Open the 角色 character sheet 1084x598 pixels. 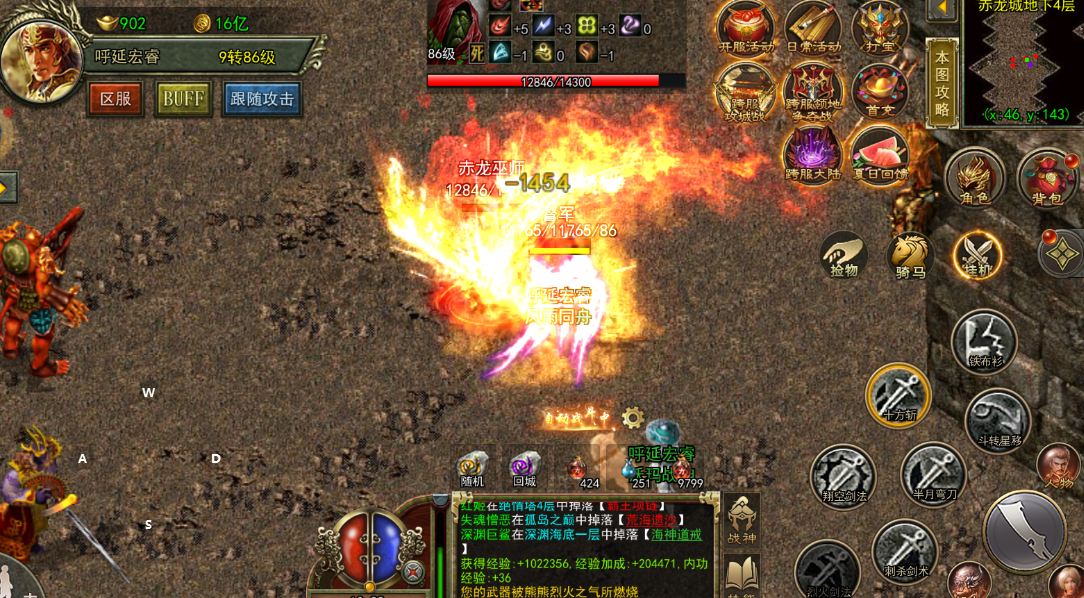[974, 178]
